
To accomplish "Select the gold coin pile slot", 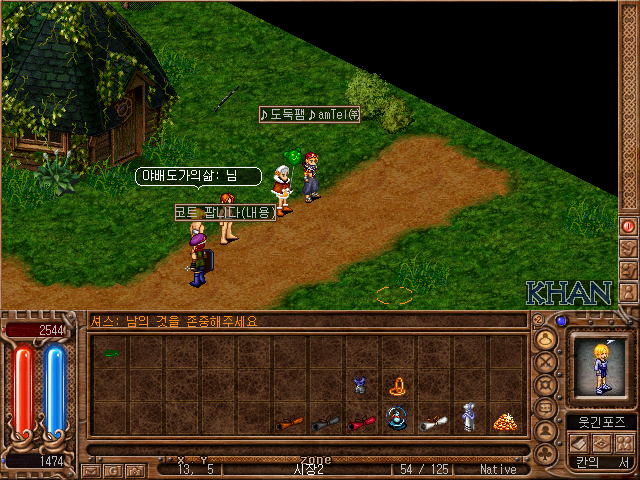I will [x=504, y=421].
